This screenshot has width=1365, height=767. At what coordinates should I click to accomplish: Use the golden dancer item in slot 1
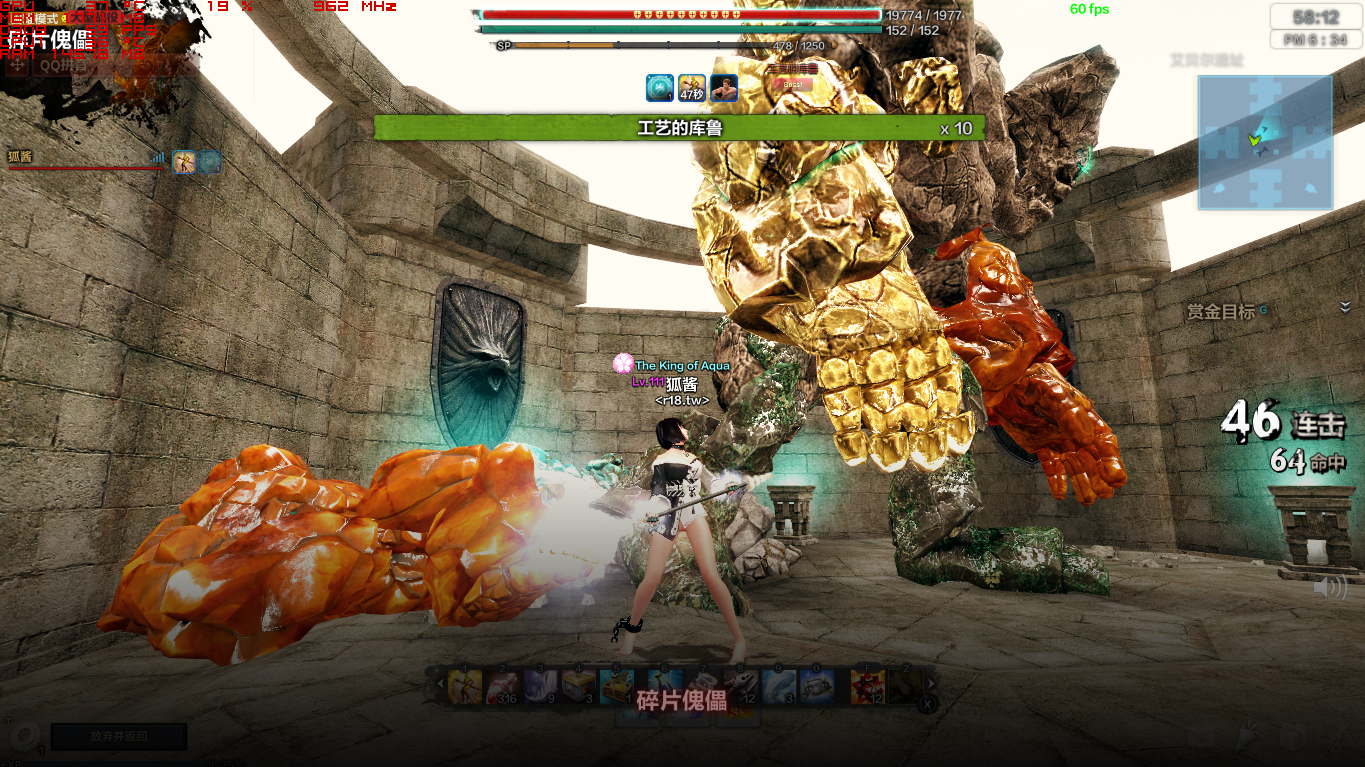pos(465,687)
